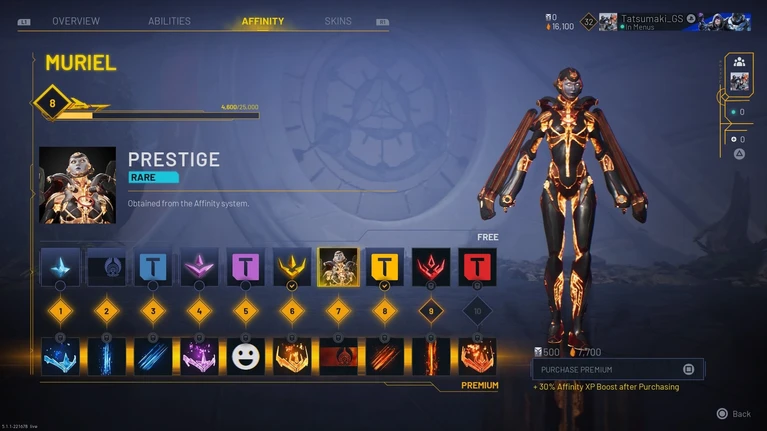
Task: Select the gold crown free reward
Action: coord(292,267)
